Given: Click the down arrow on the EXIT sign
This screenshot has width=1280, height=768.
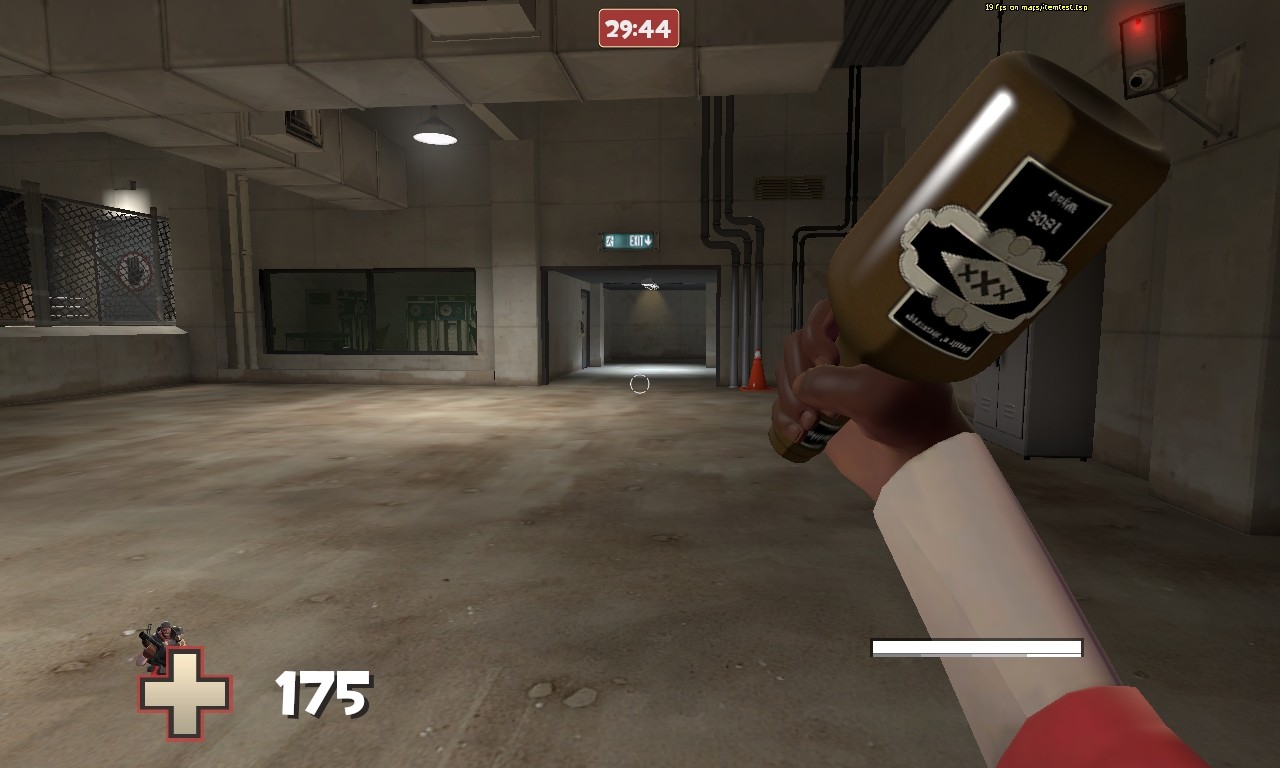Looking at the screenshot, I should [649, 240].
